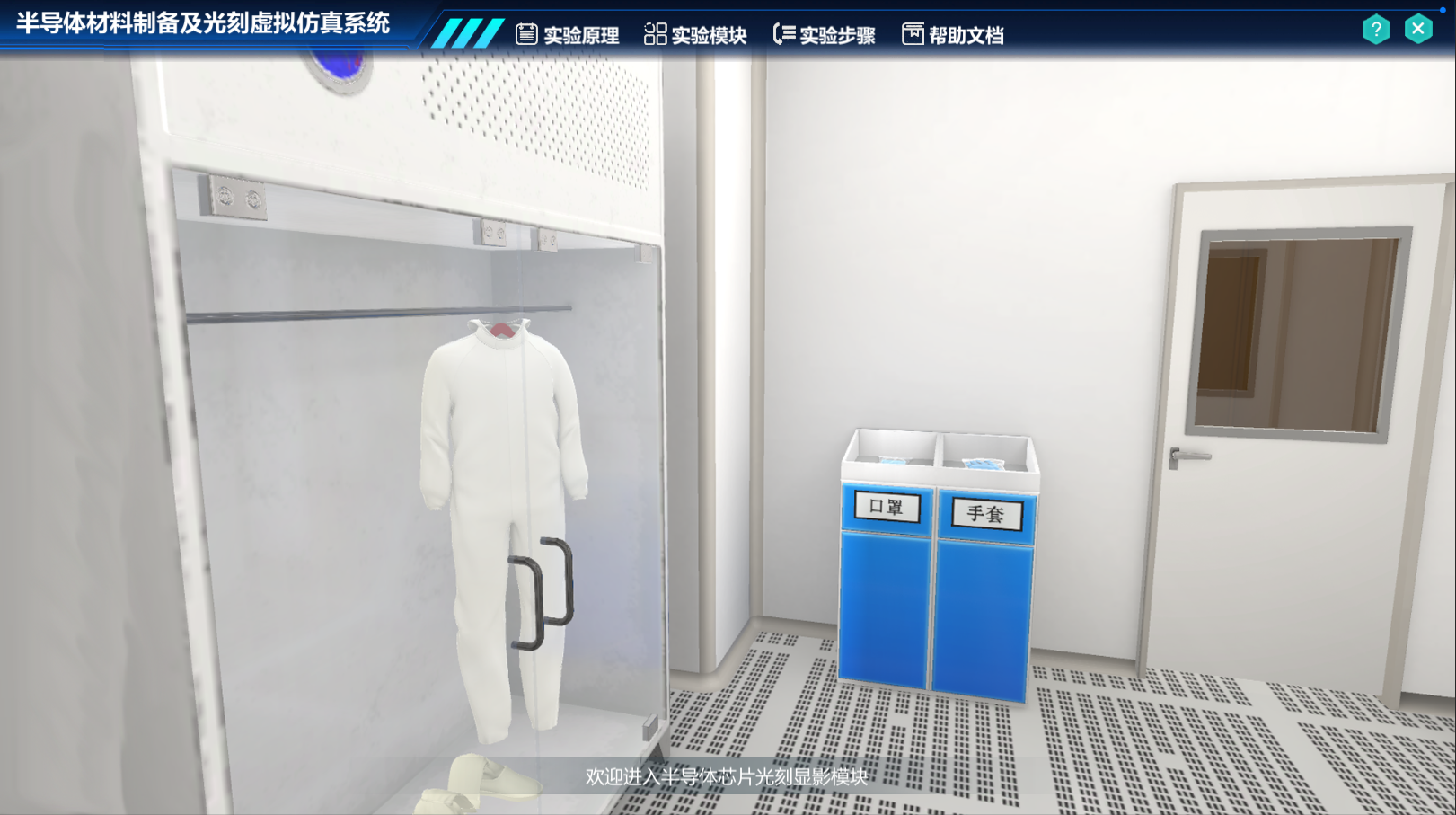The width and height of the screenshot is (1456, 815).
Task: Click the 实验原理 document icon
Action: (528, 33)
